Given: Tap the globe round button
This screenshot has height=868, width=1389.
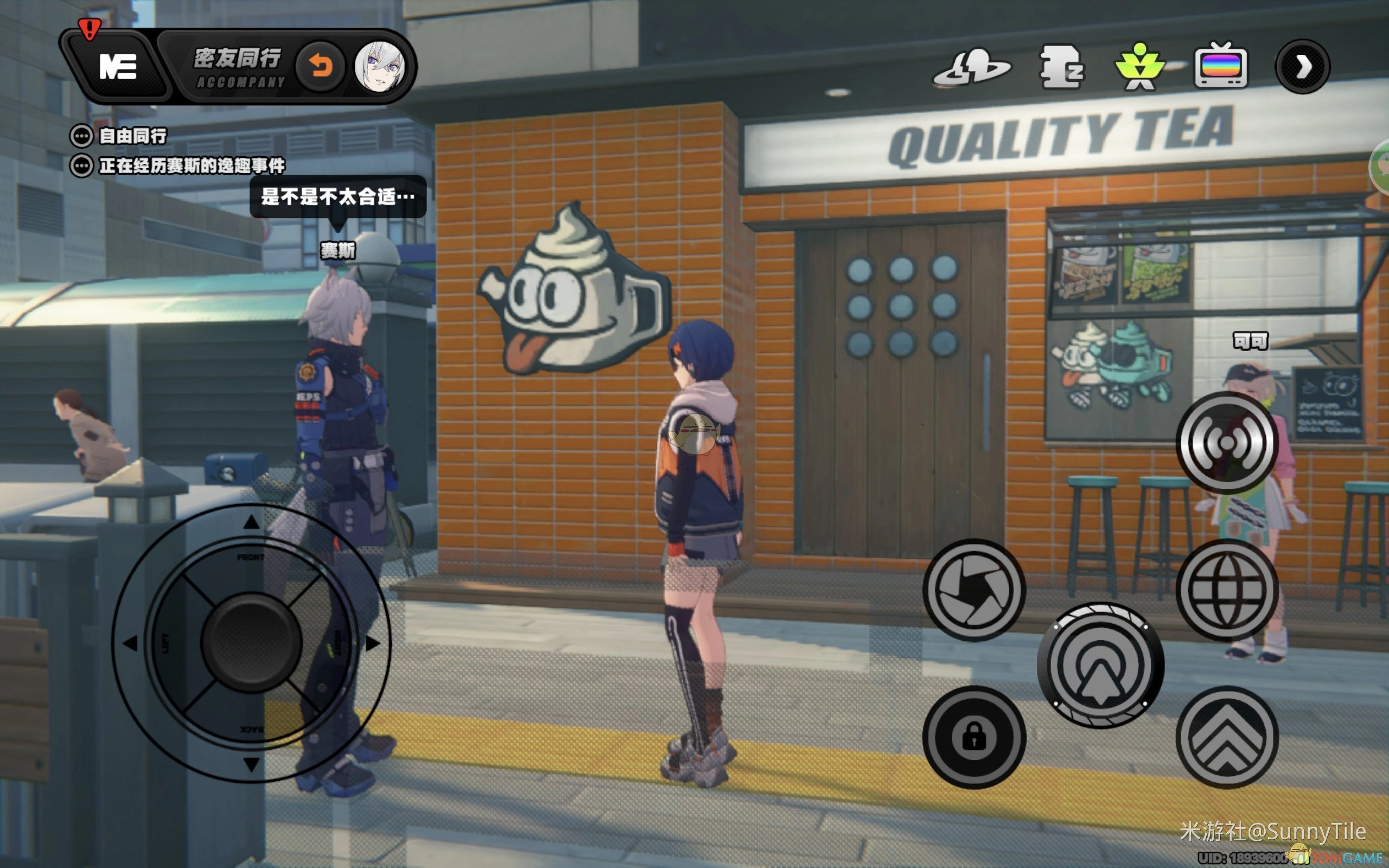Looking at the screenshot, I should tap(1227, 590).
